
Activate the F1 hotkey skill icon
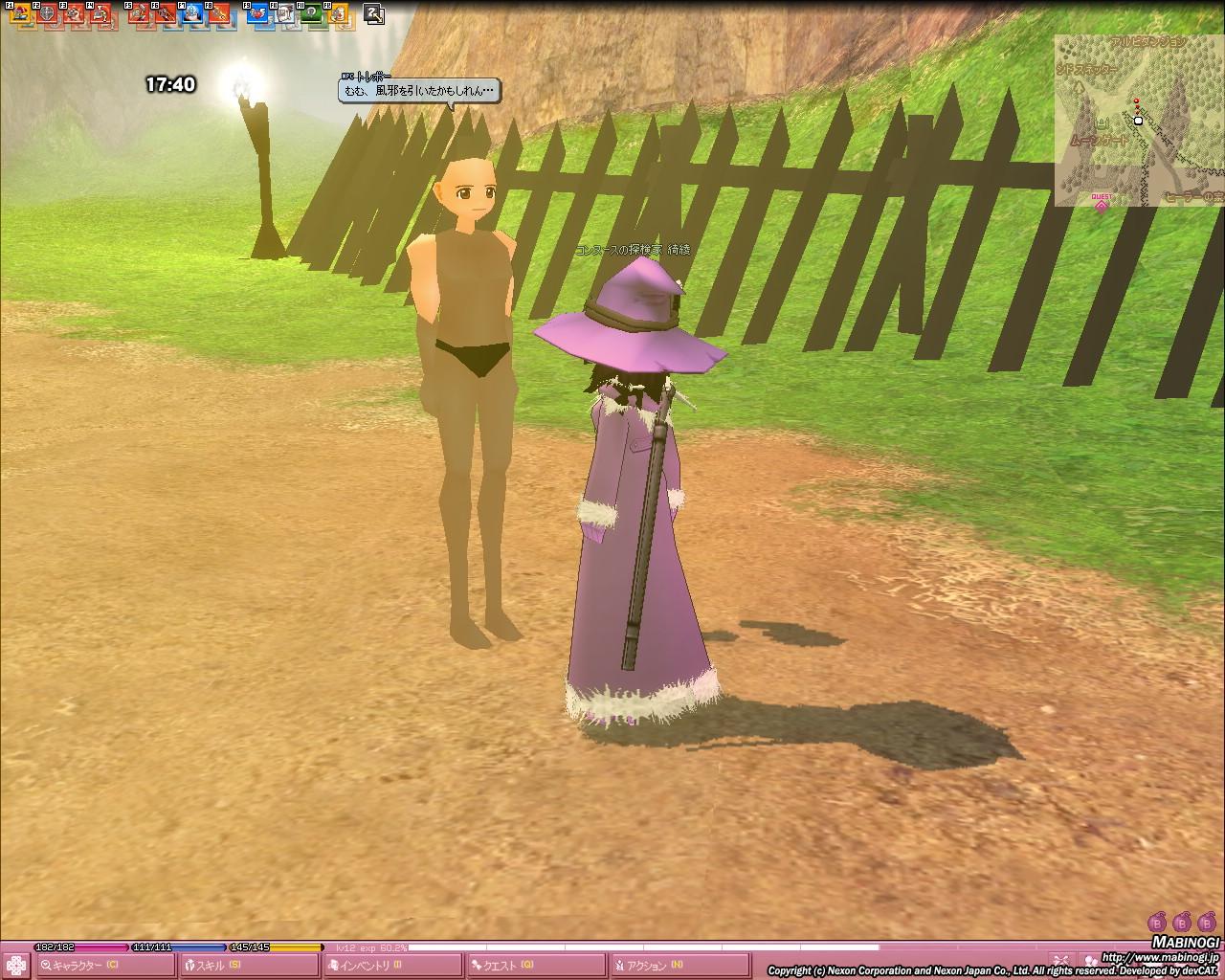pyautogui.click(x=19, y=13)
